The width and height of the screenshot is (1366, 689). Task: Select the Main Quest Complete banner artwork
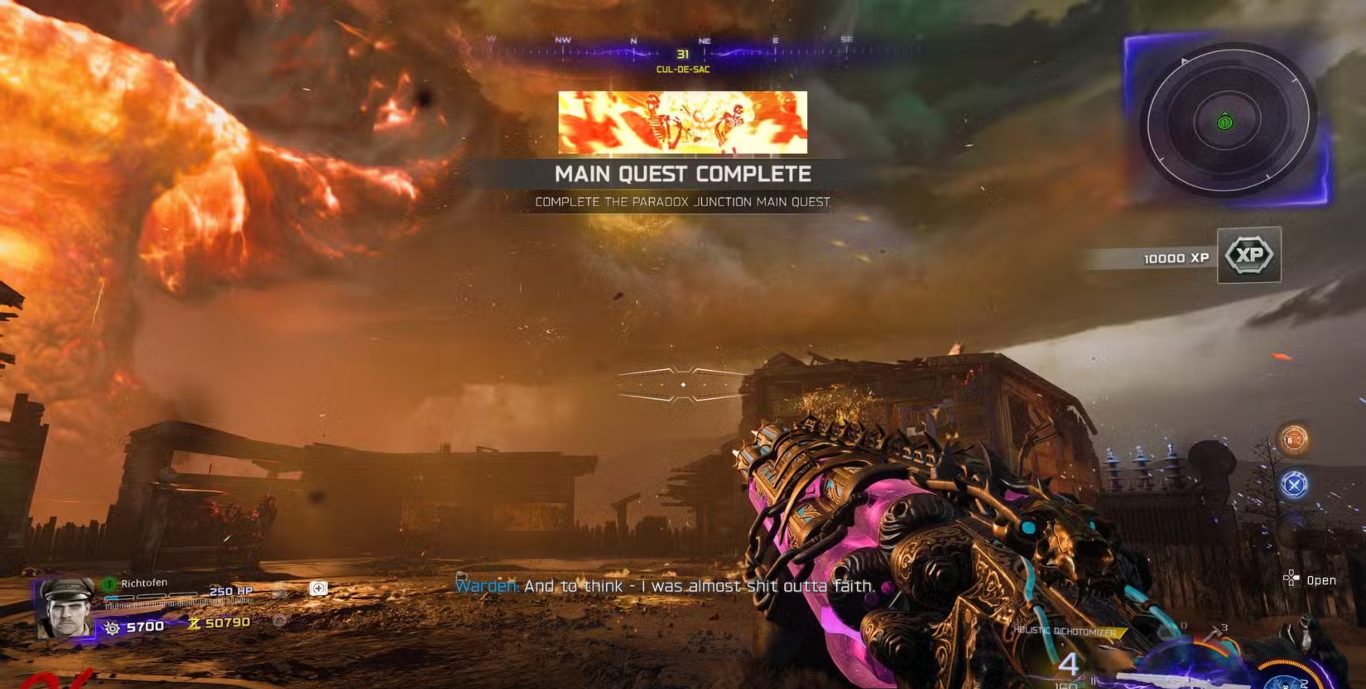[x=682, y=122]
